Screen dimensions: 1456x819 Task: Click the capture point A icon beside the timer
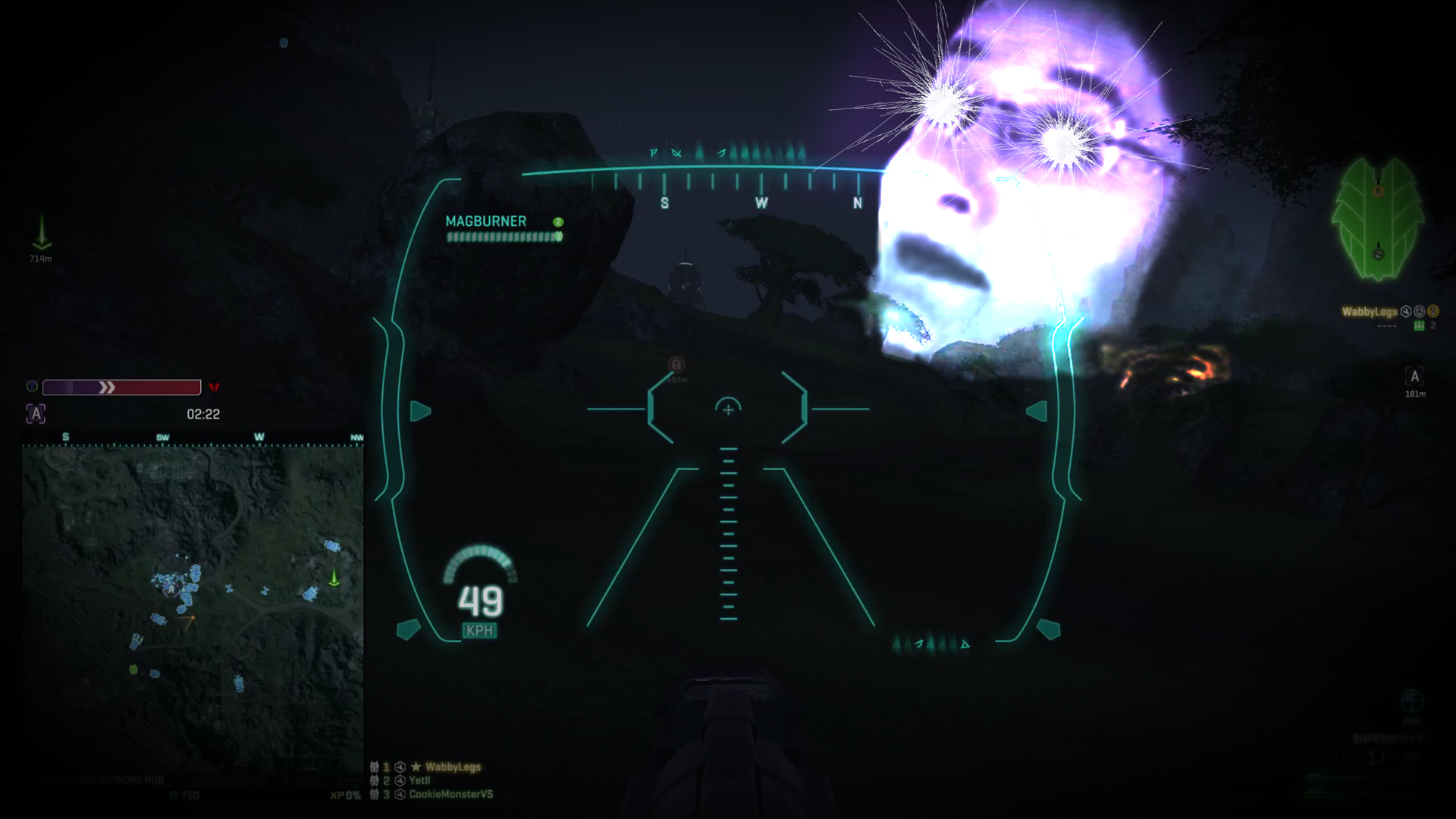pyautogui.click(x=36, y=414)
